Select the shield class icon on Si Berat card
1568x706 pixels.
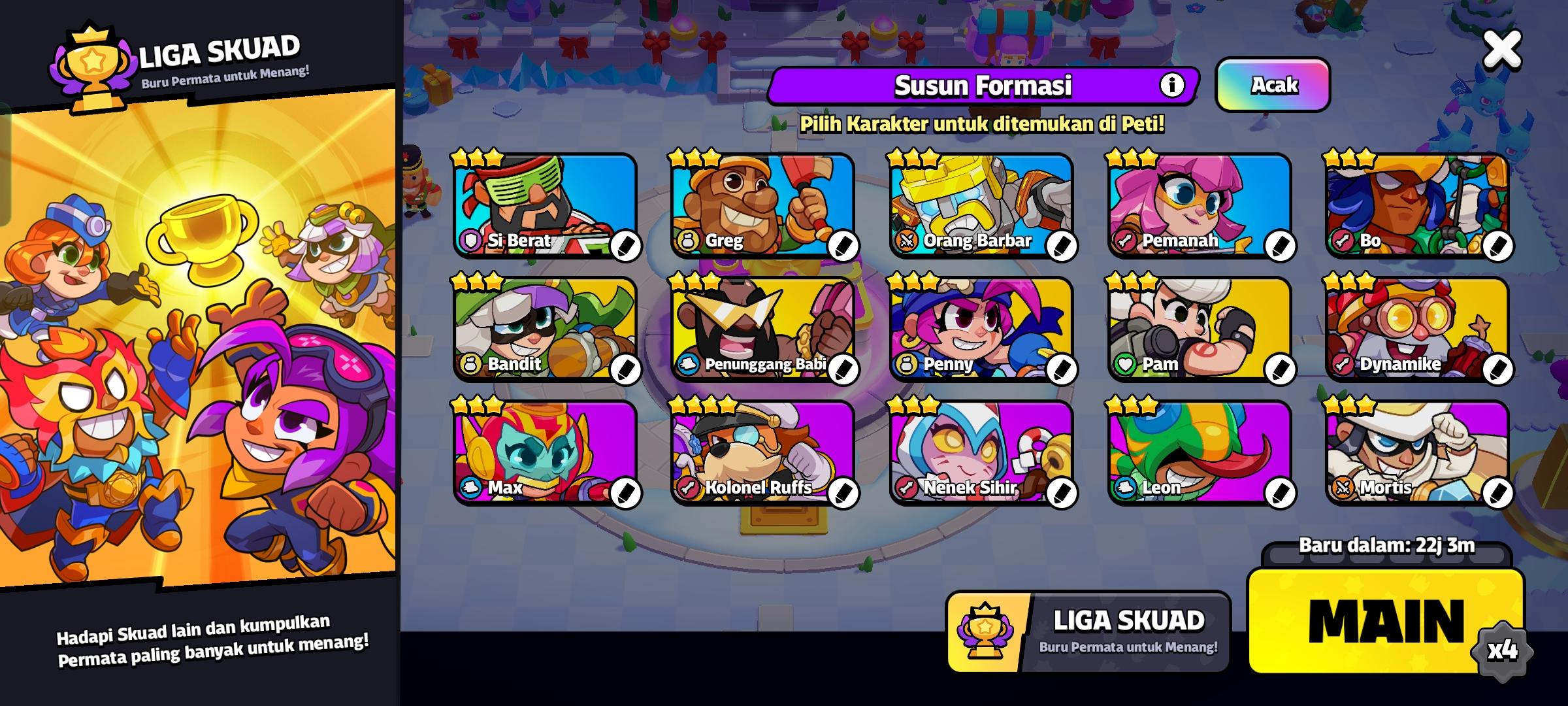coord(471,242)
